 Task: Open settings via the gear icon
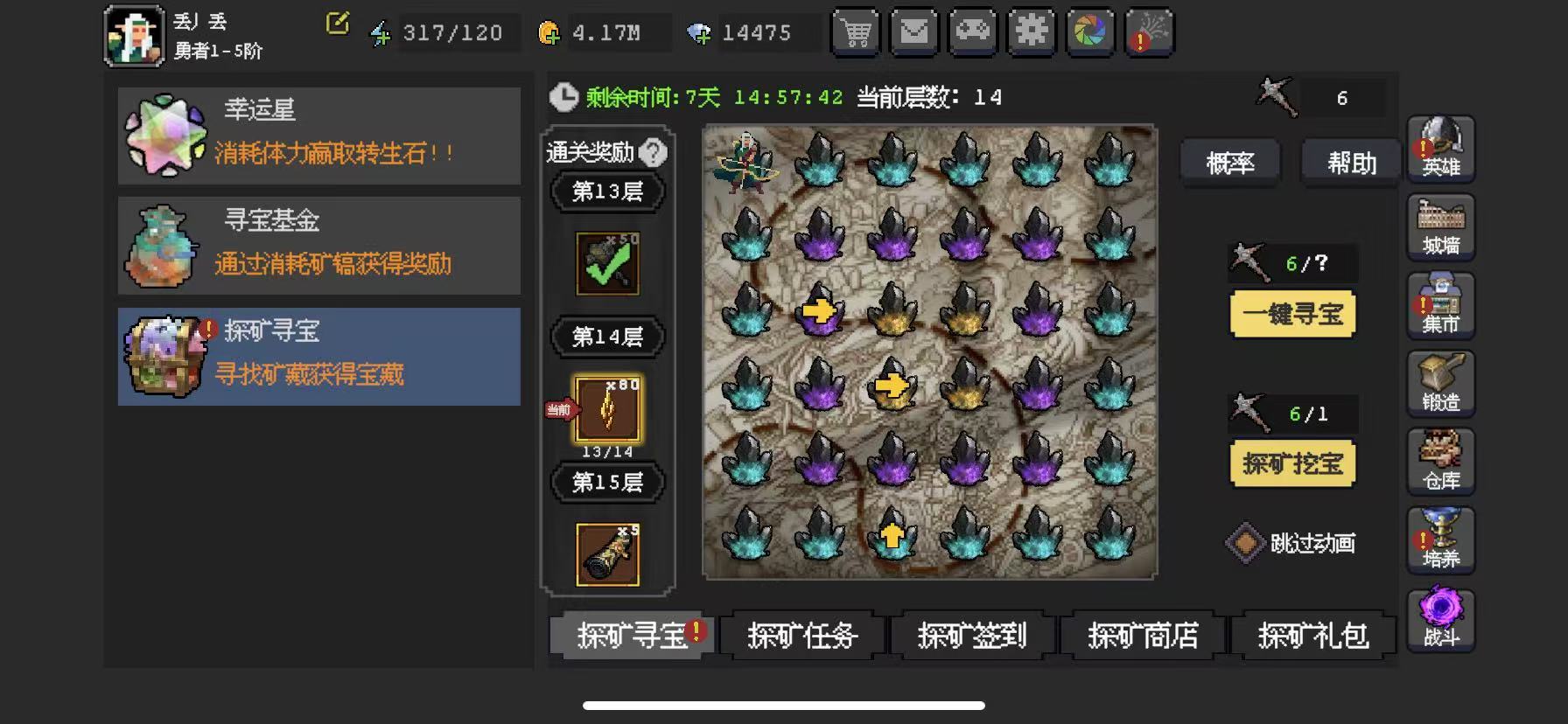1031,32
